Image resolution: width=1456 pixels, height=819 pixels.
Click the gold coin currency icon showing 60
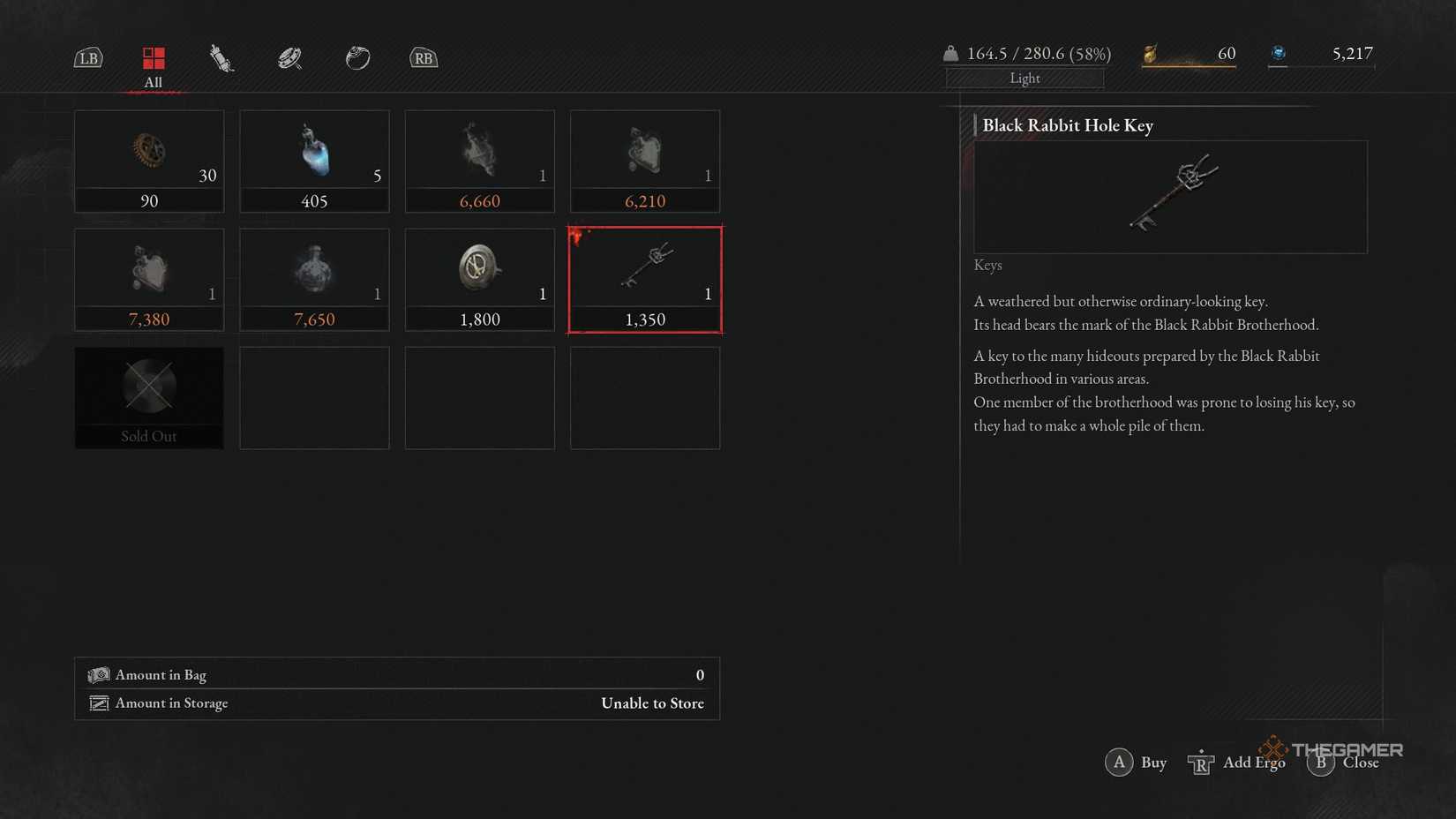click(1149, 53)
